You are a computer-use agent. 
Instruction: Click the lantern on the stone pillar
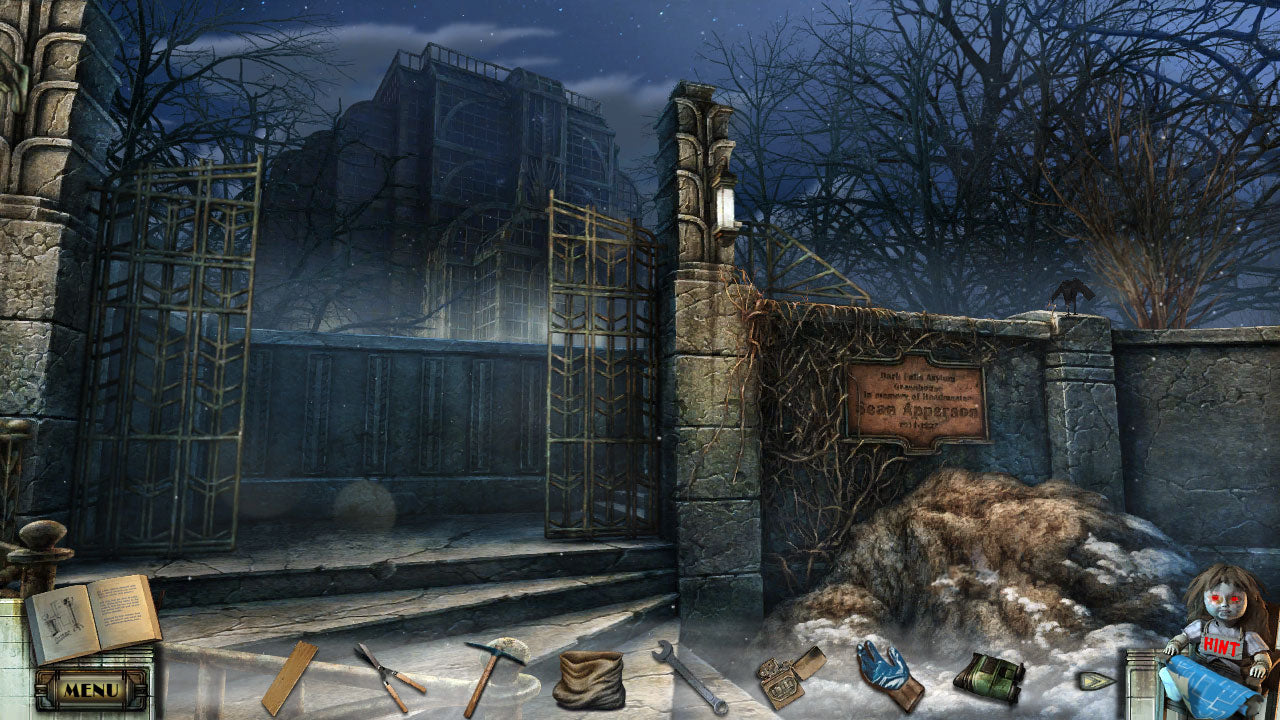click(724, 203)
